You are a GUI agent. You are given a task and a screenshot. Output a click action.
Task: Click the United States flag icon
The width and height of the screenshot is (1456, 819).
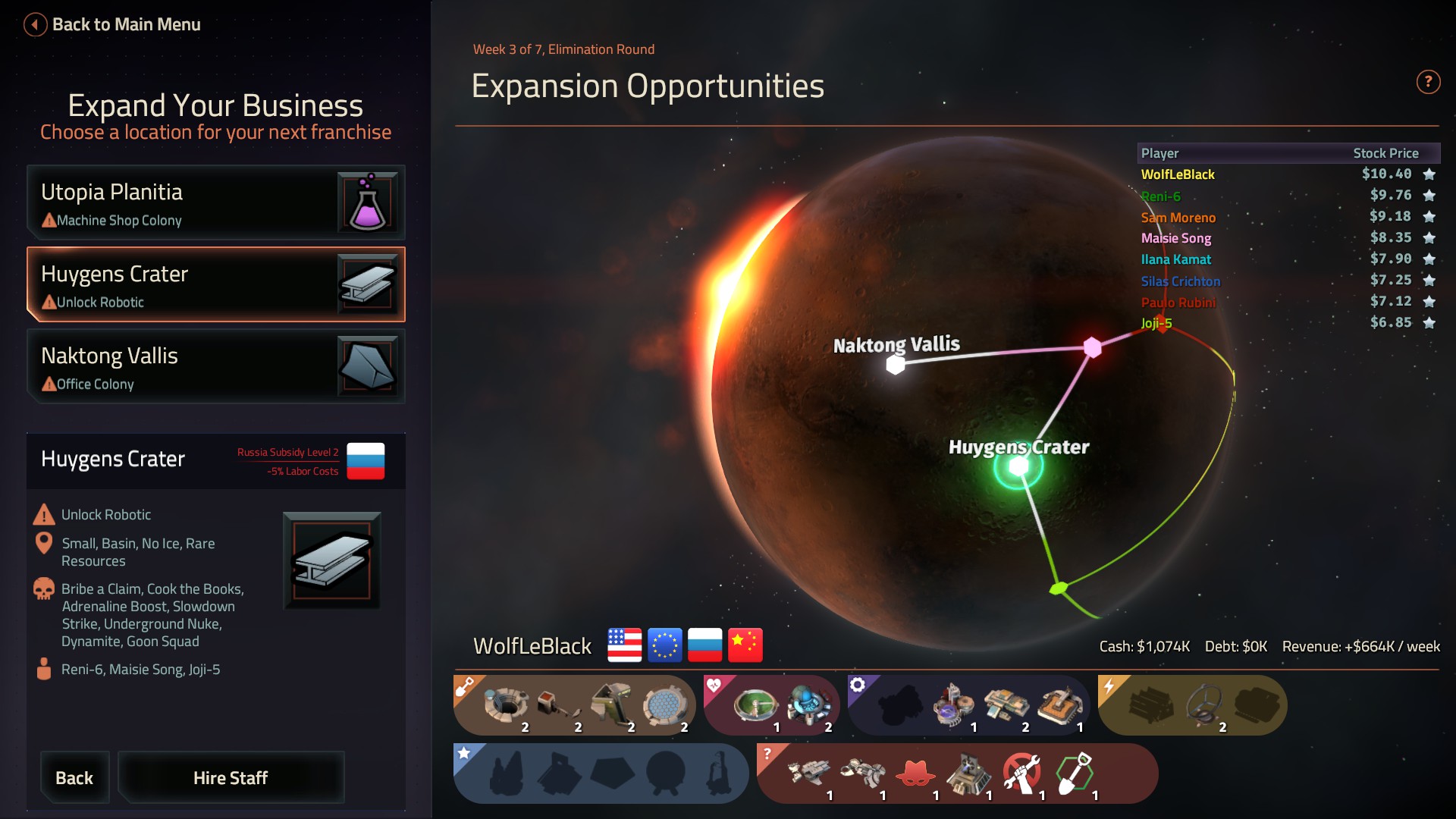(624, 645)
